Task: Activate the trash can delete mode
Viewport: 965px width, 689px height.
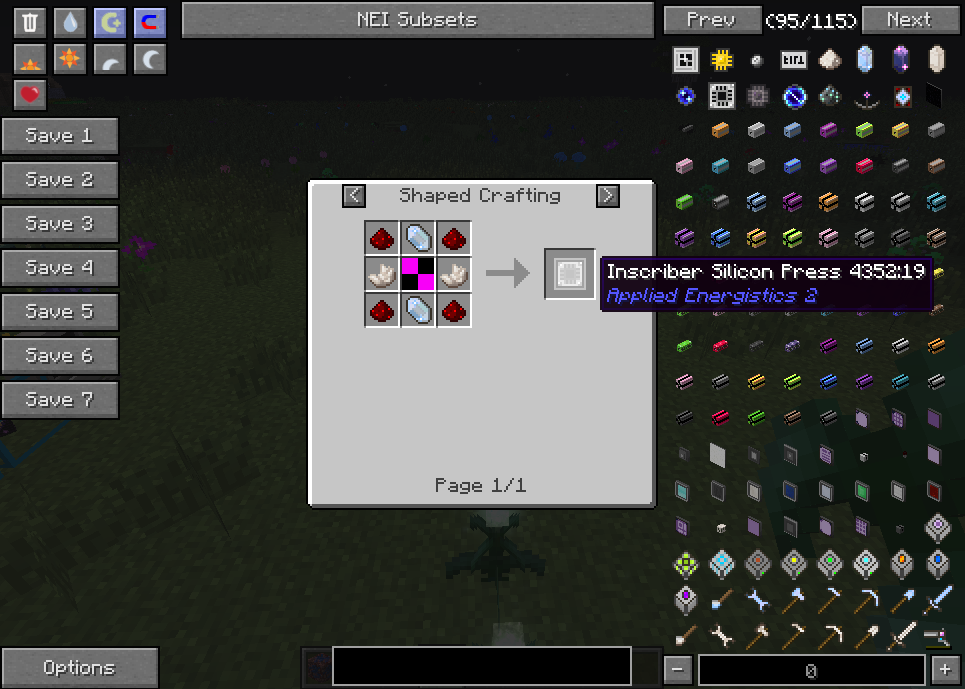Action: [x=30, y=22]
